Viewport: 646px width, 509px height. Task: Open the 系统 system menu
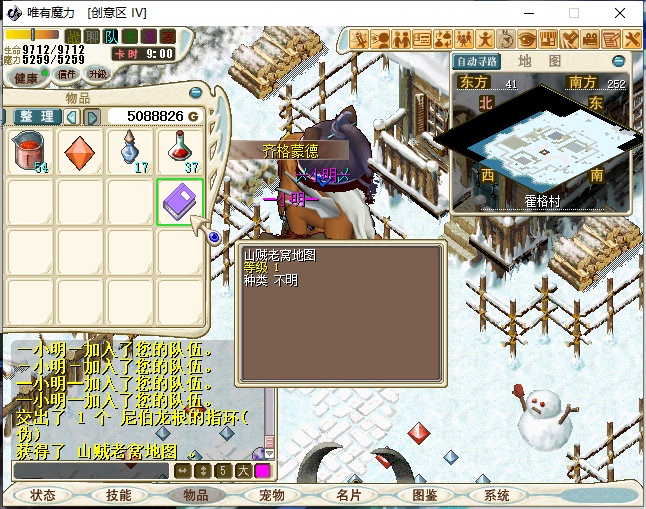point(497,495)
